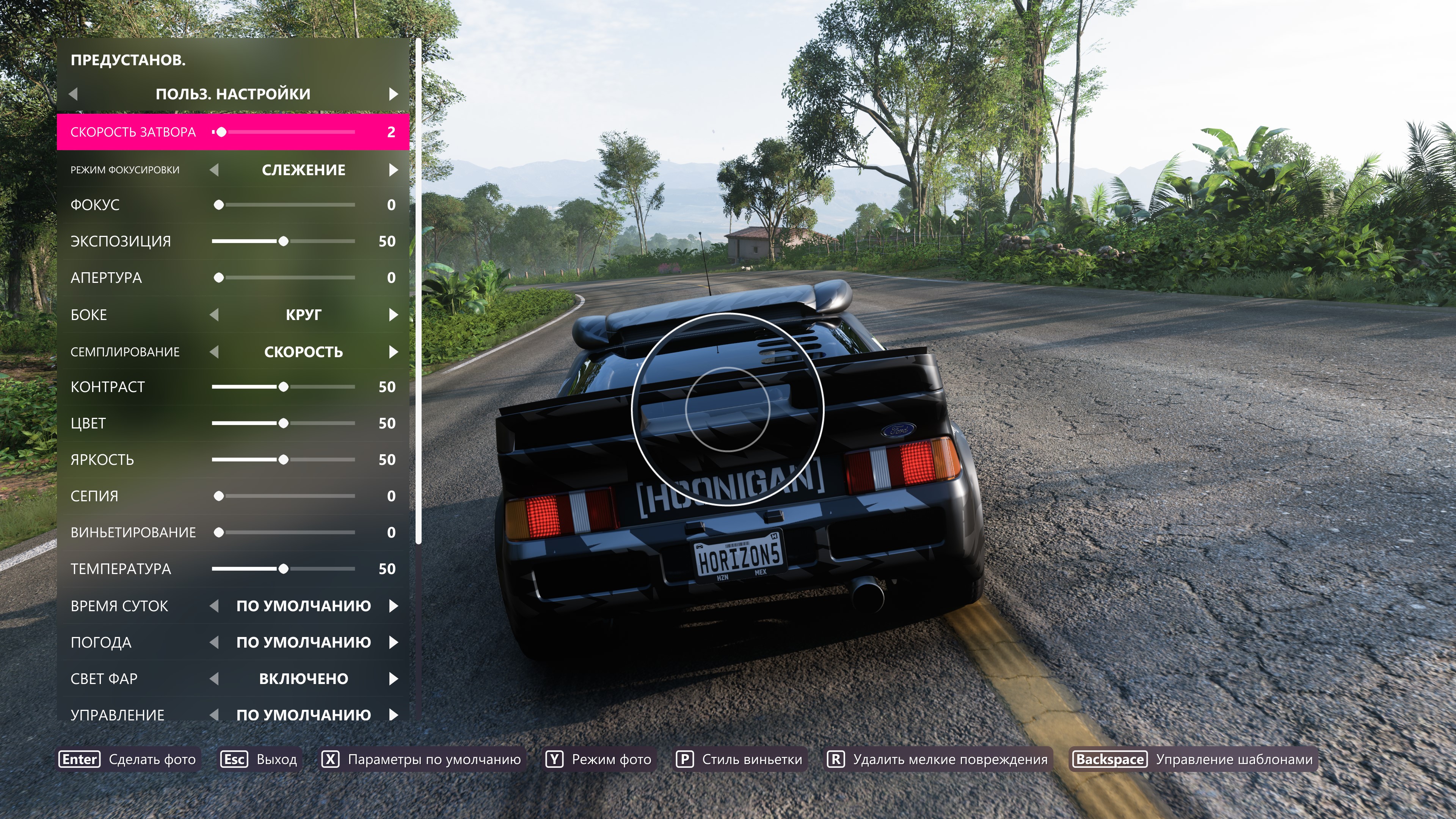1456x819 pixels.
Task: Switch Погода to the next setting
Action: click(x=394, y=642)
